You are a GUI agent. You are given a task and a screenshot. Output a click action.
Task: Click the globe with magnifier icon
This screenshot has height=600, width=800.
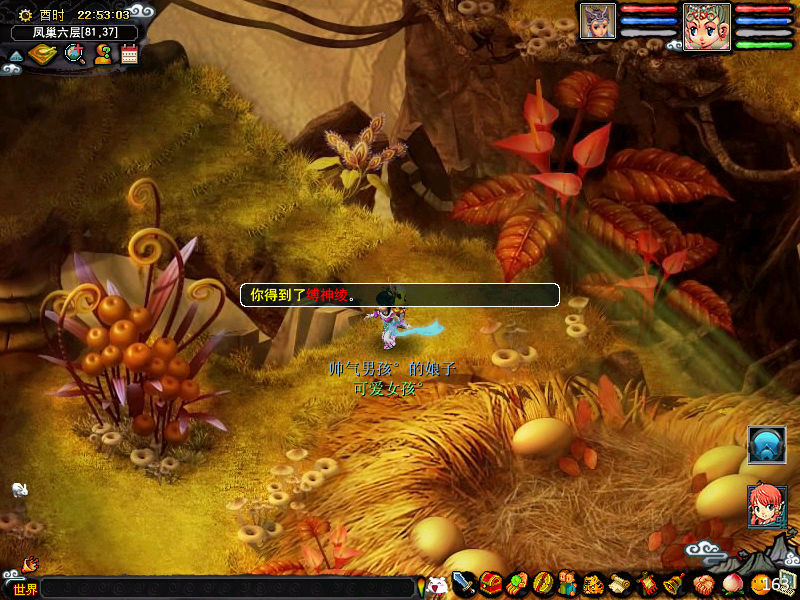(74, 54)
